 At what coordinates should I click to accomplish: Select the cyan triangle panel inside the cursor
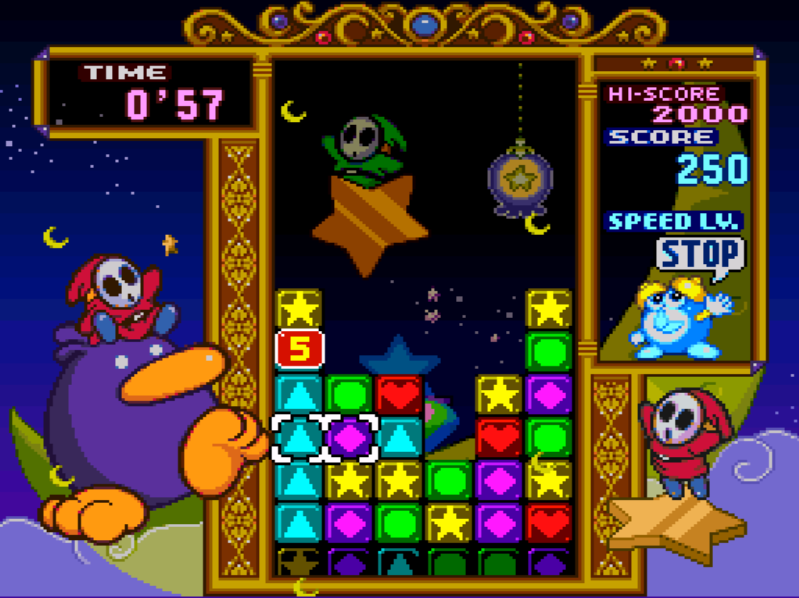299,437
